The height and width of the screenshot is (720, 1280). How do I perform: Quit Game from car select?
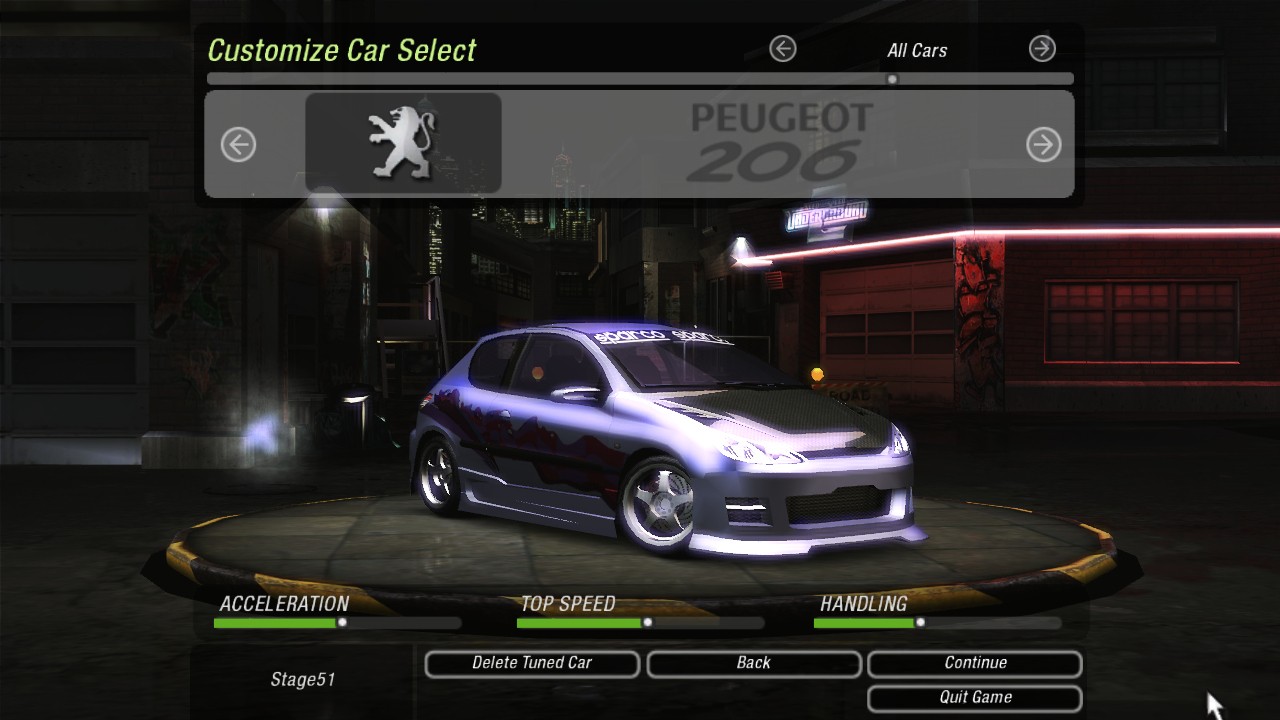(975, 697)
